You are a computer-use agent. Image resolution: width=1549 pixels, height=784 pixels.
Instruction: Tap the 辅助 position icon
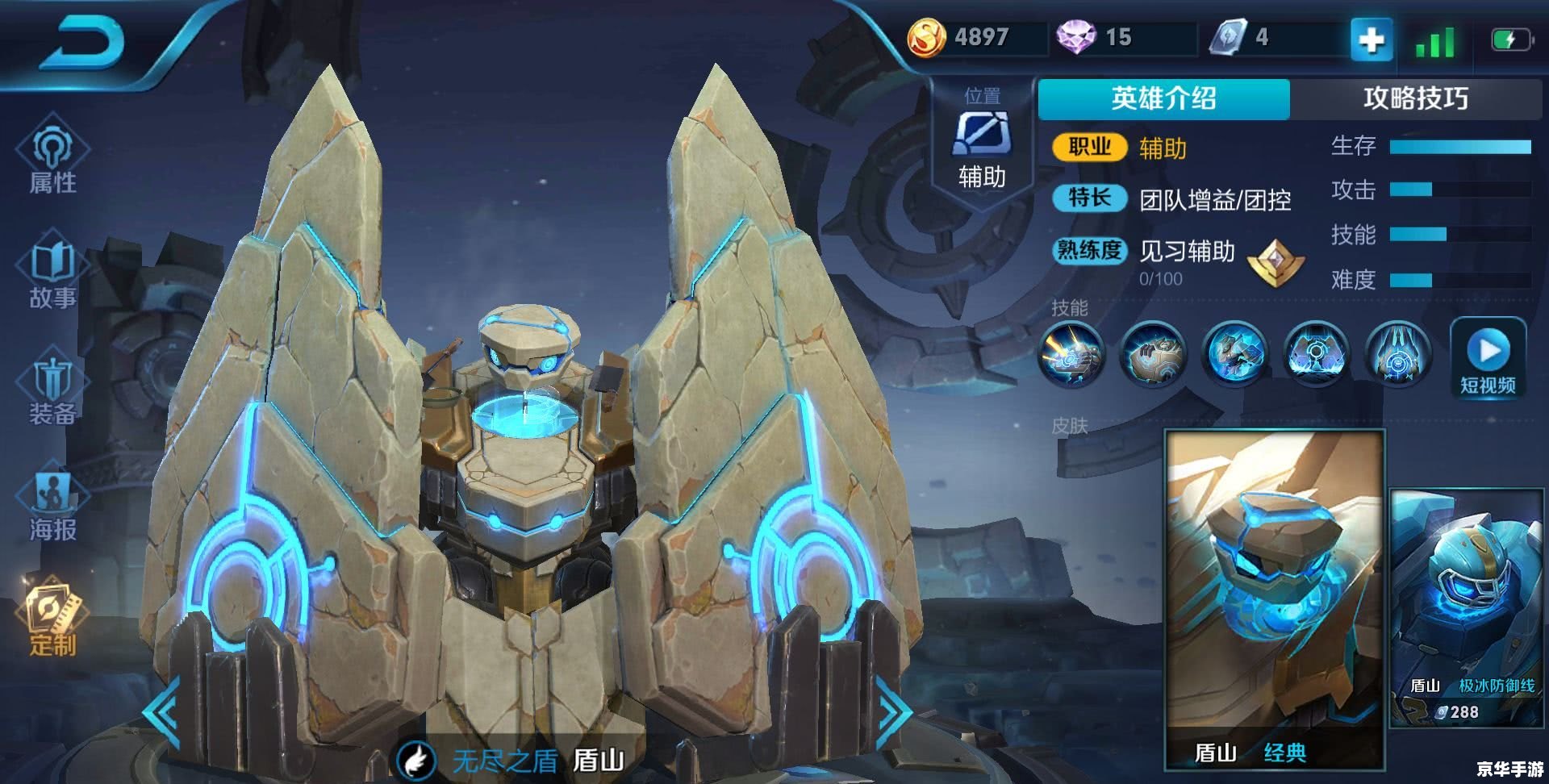pyautogui.click(x=982, y=133)
